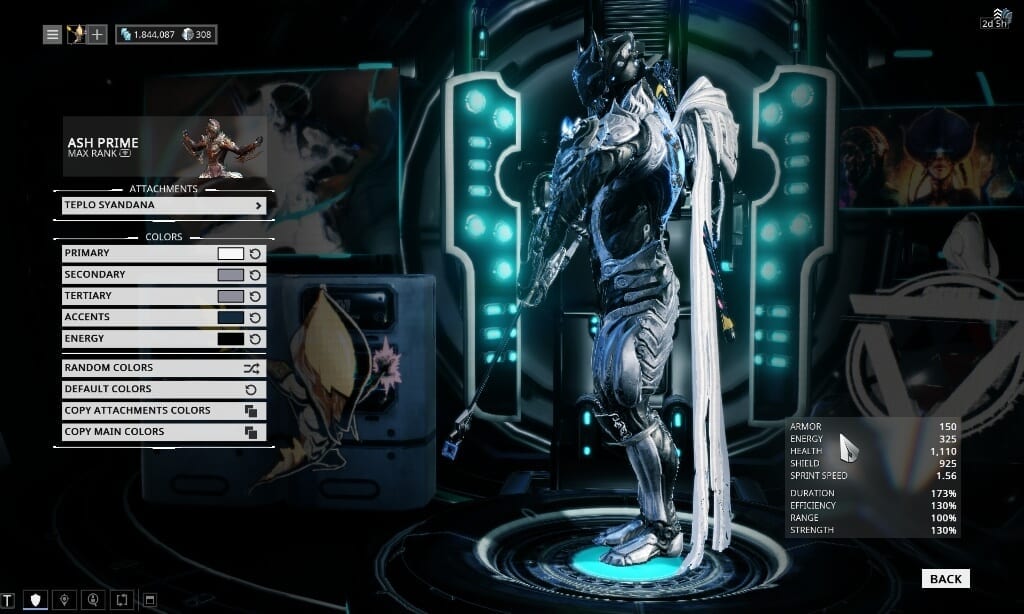Apply Random Colors
Image resolution: width=1024 pixels, height=614 pixels.
[164, 368]
